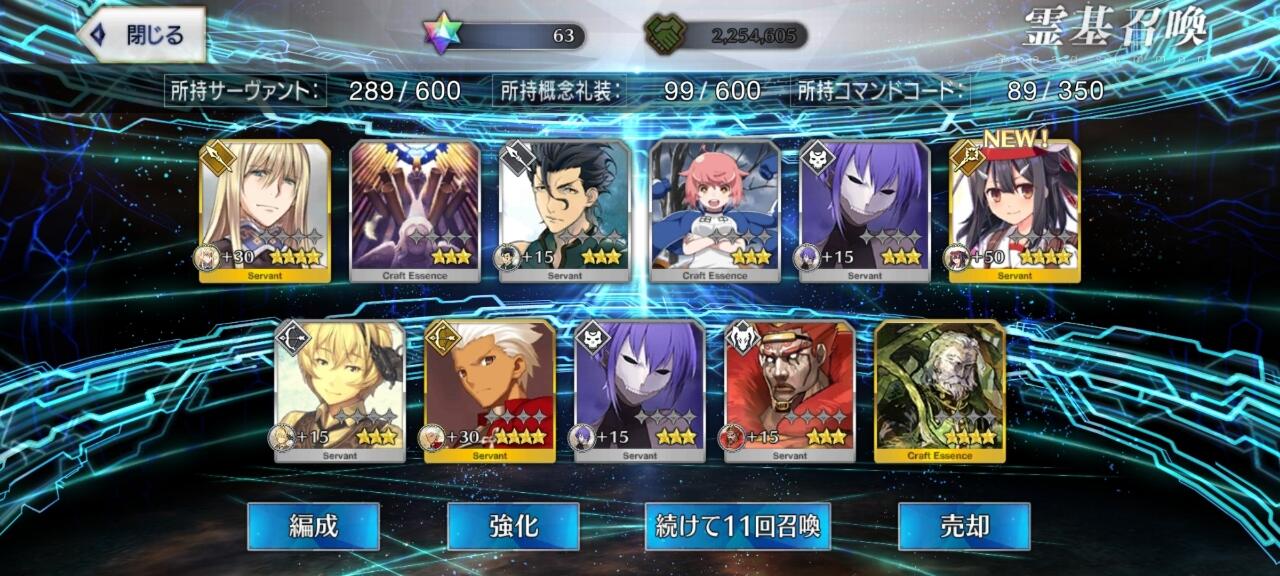Summon again with 続けて11回召喚

[737, 526]
